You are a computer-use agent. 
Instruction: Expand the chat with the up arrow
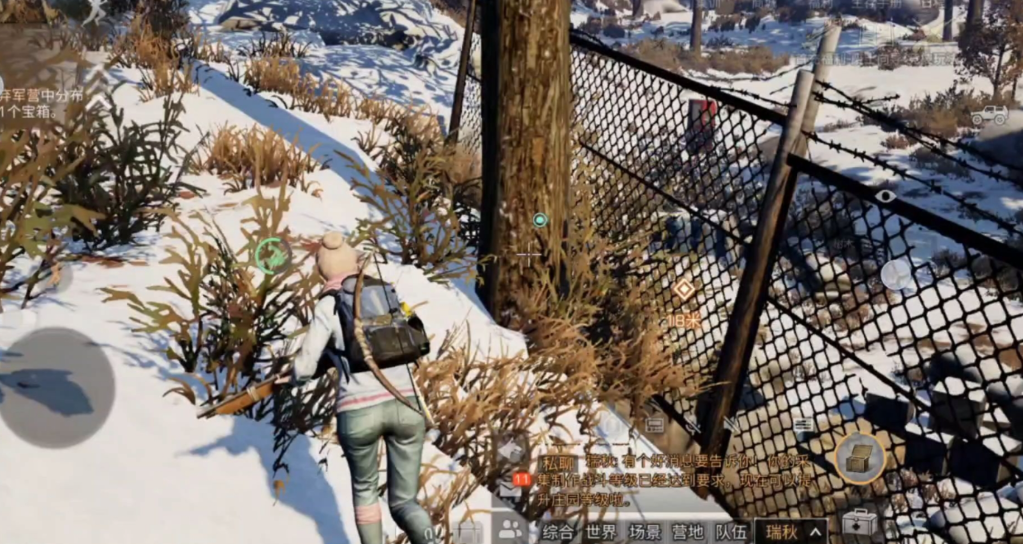tap(817, 531)
